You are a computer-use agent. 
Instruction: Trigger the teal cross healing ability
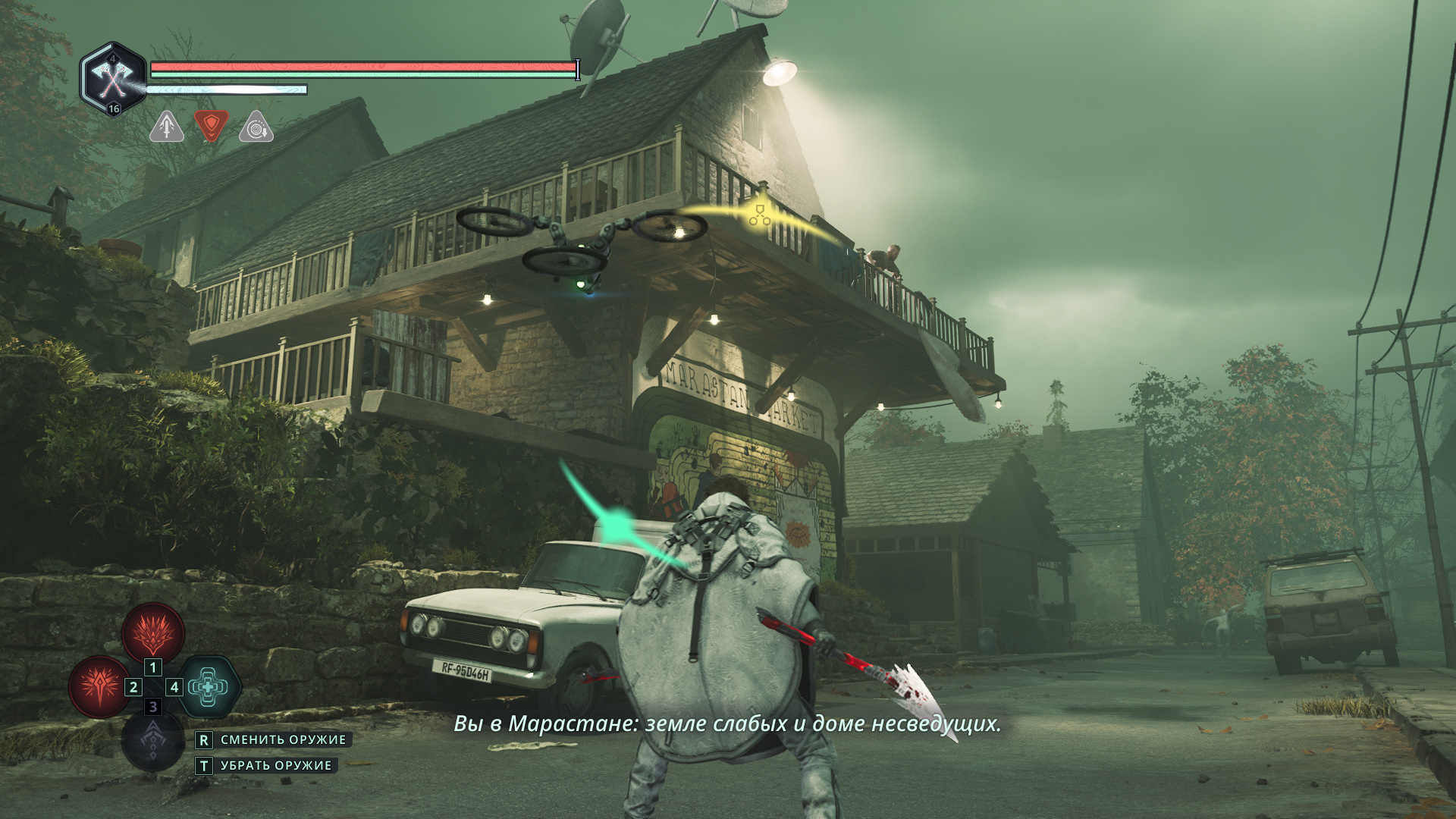(x=209, y=686)
